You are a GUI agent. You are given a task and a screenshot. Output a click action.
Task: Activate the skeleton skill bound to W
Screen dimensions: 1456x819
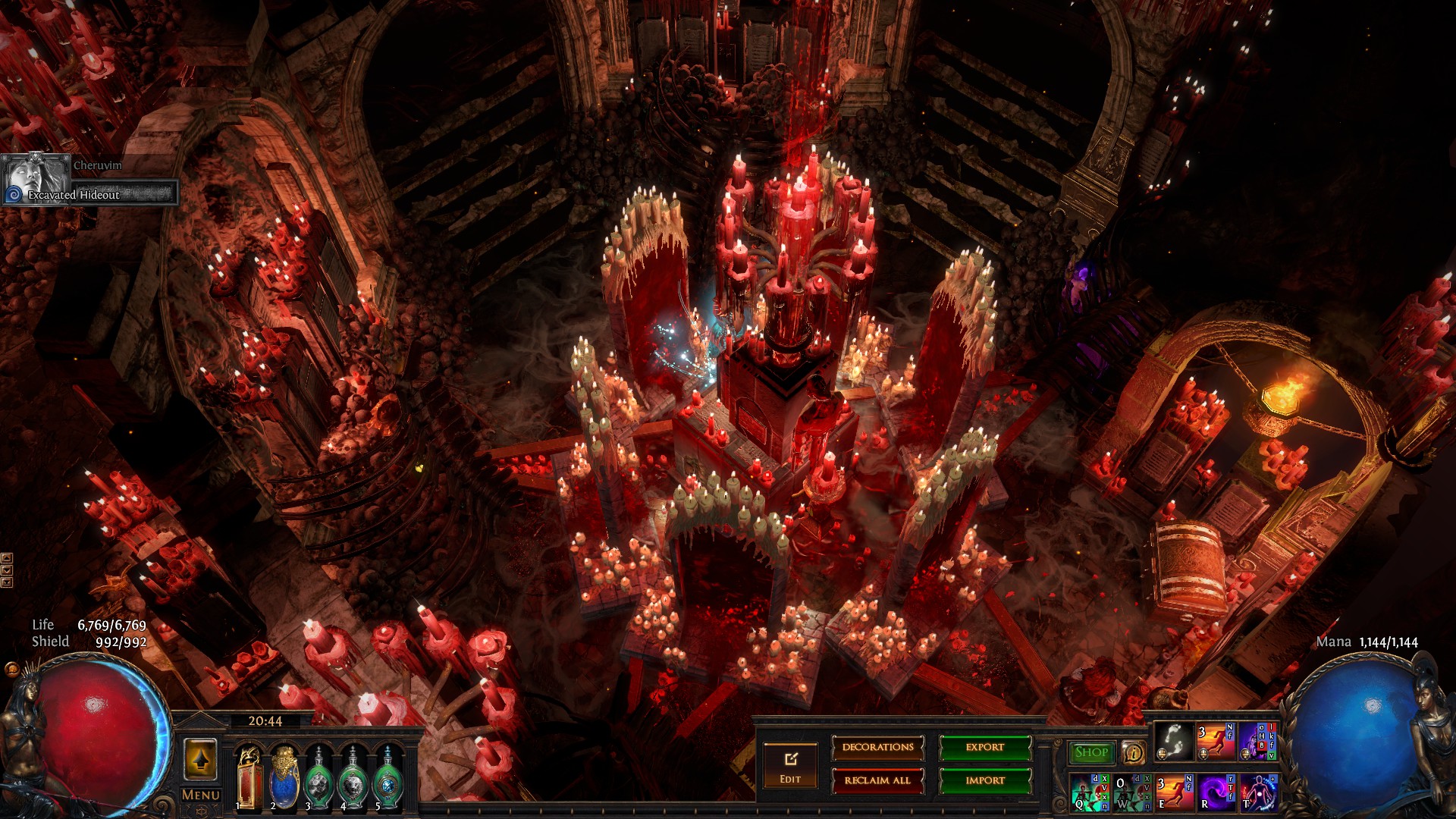1132,792
